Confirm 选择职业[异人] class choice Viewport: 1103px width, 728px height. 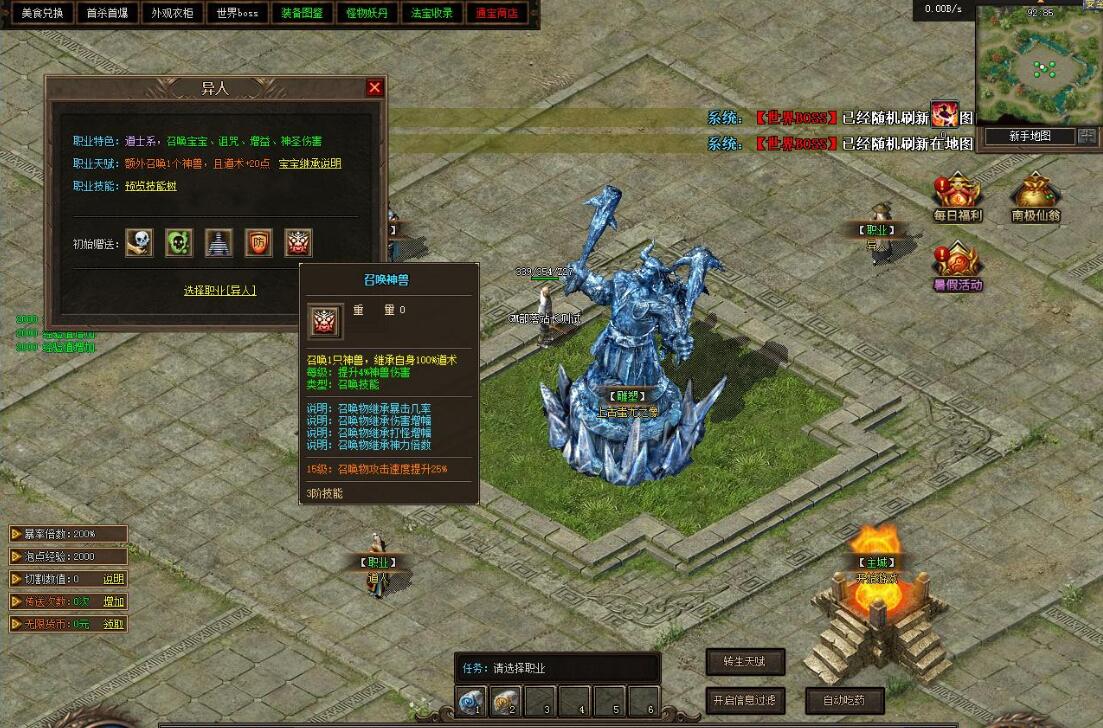pyautogui.click(x=220, y=290)
